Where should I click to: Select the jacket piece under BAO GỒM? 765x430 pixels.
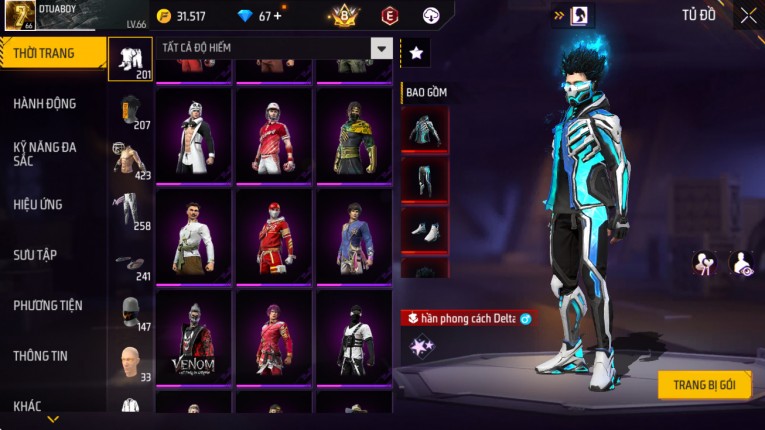(424, 129)
